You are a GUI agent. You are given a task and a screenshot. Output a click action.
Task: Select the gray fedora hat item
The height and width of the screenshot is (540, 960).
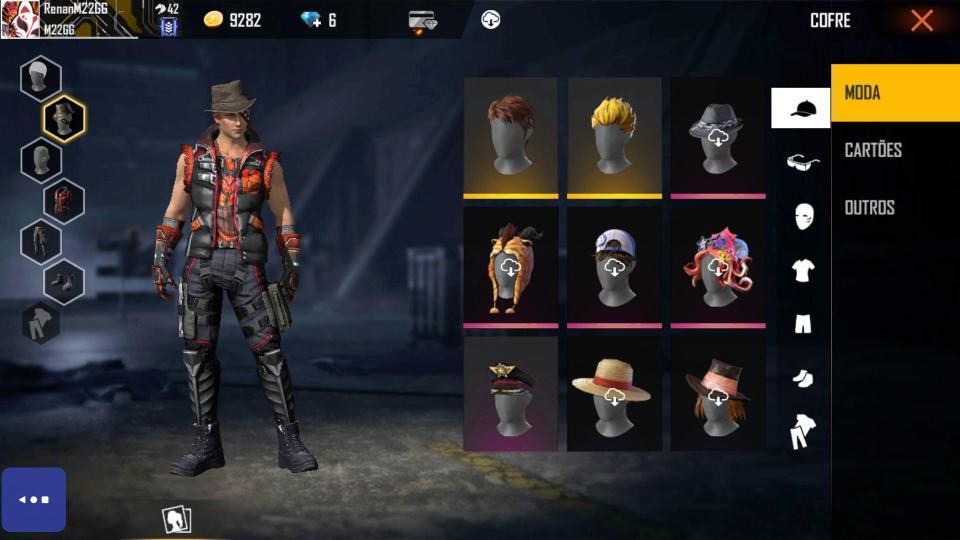tap(718, 136)
